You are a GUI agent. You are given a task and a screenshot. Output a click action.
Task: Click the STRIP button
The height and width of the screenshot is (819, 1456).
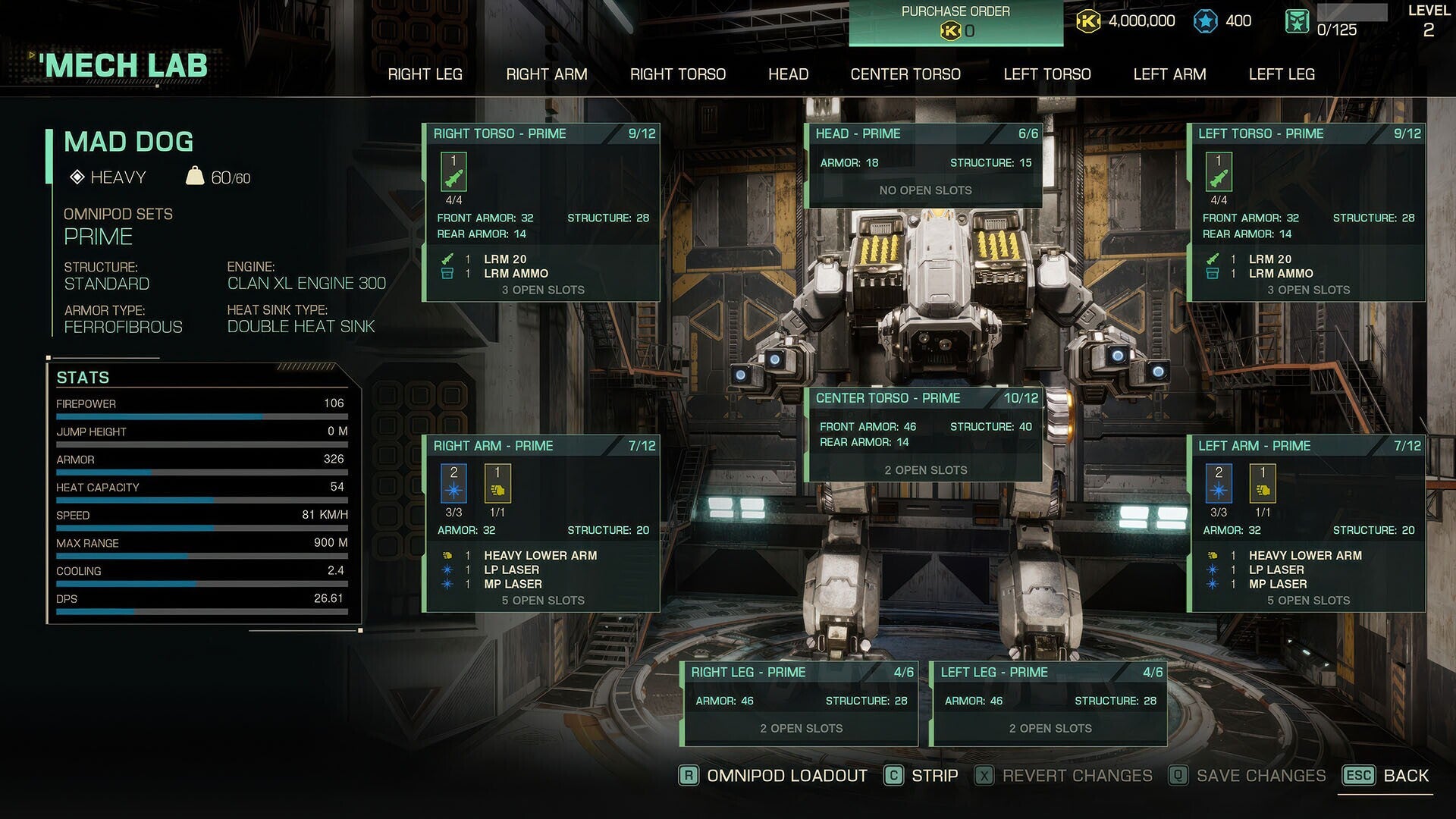[x=935, y=776]
